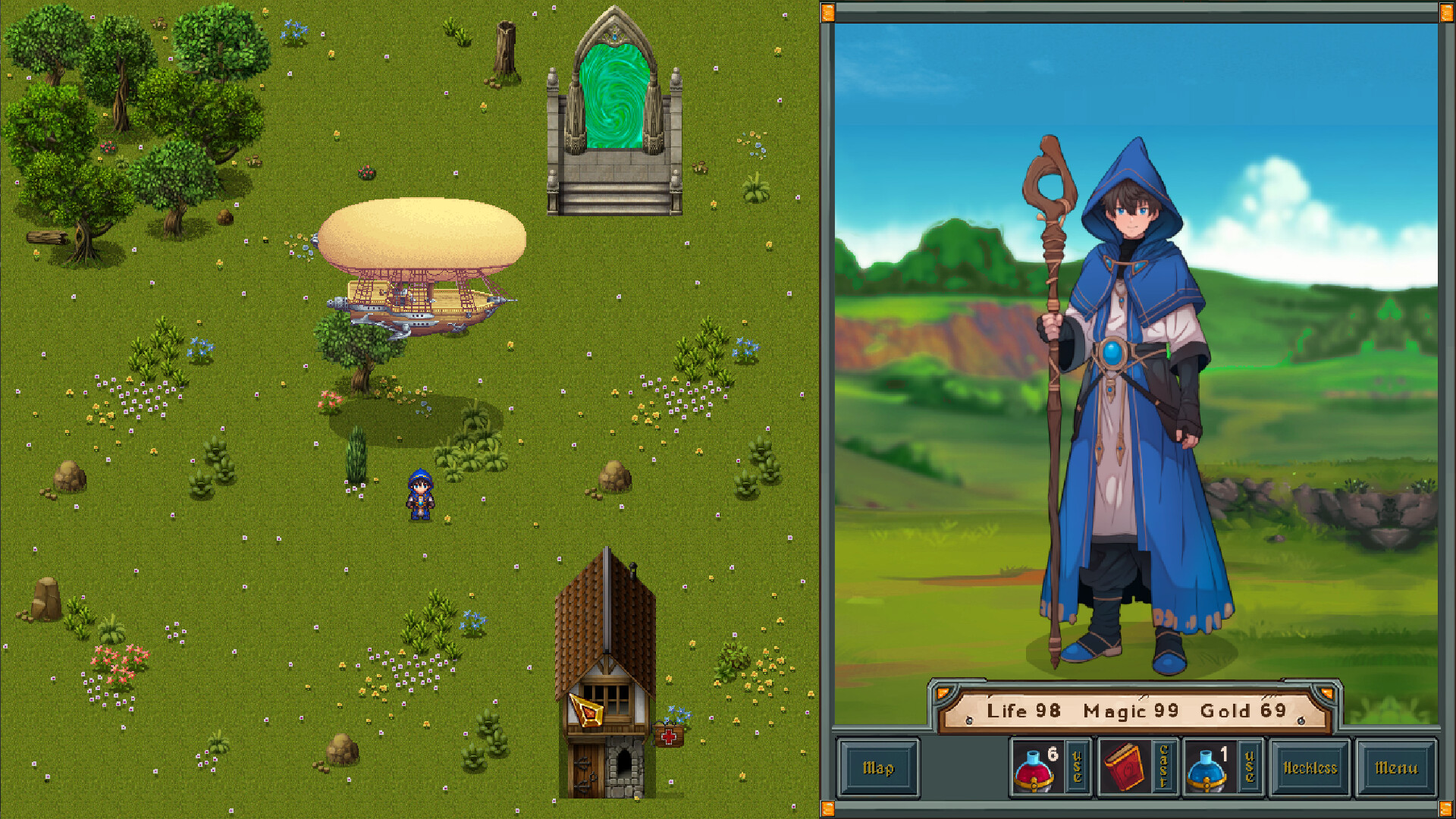Image resolution: width=1456 pixels, height=819 pixels.
Task: Cast a spell from the spellbook
Action: click(x=1163, y=767)
